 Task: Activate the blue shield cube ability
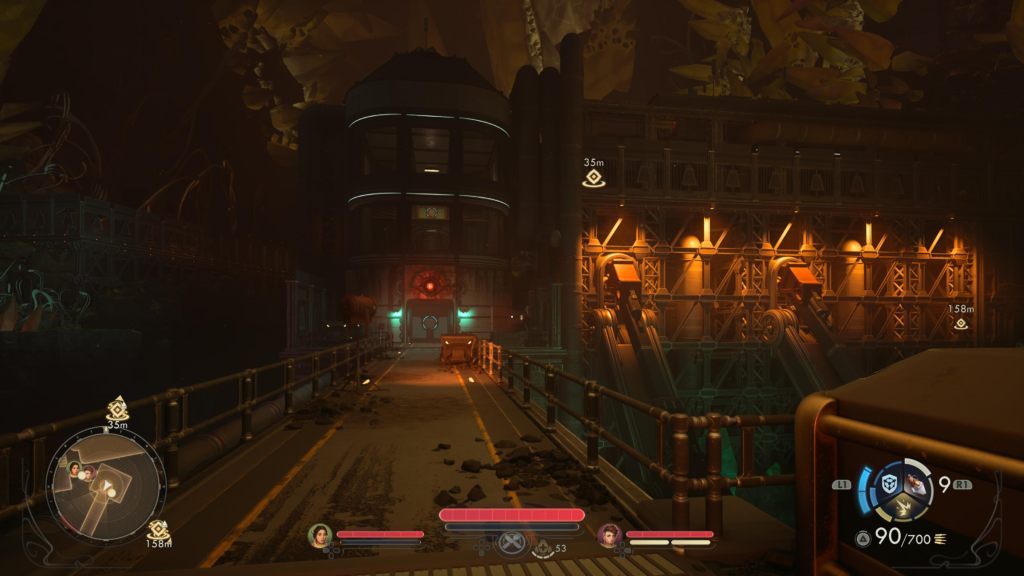click(888, 484)
